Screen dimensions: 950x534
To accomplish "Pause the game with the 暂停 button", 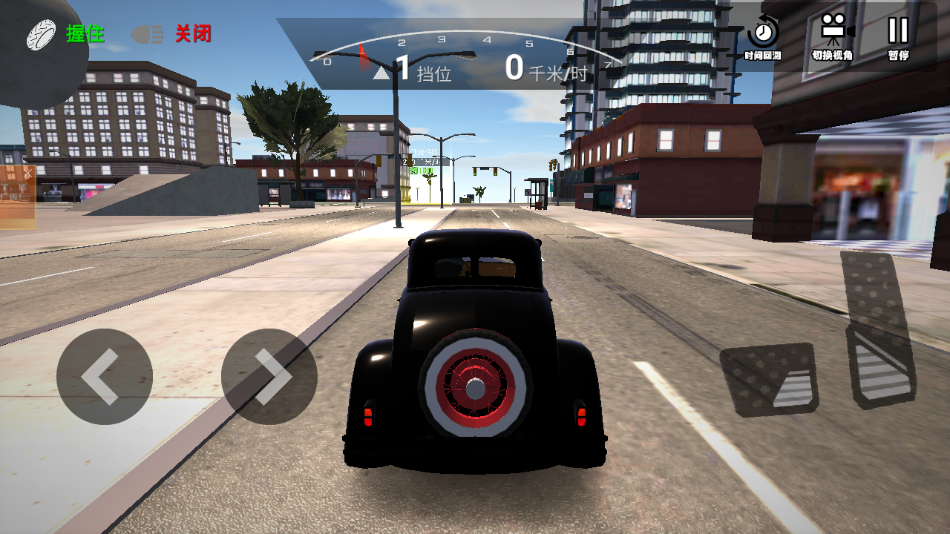I will (898, 37).
